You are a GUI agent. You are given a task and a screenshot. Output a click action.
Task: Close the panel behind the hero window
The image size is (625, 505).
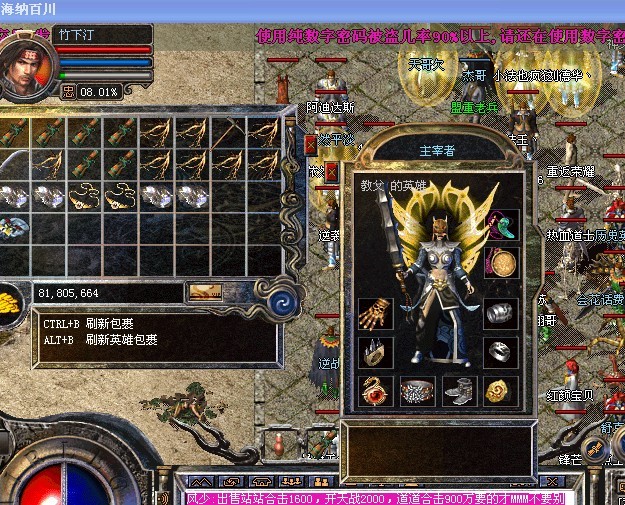click(x=310, y=145)
